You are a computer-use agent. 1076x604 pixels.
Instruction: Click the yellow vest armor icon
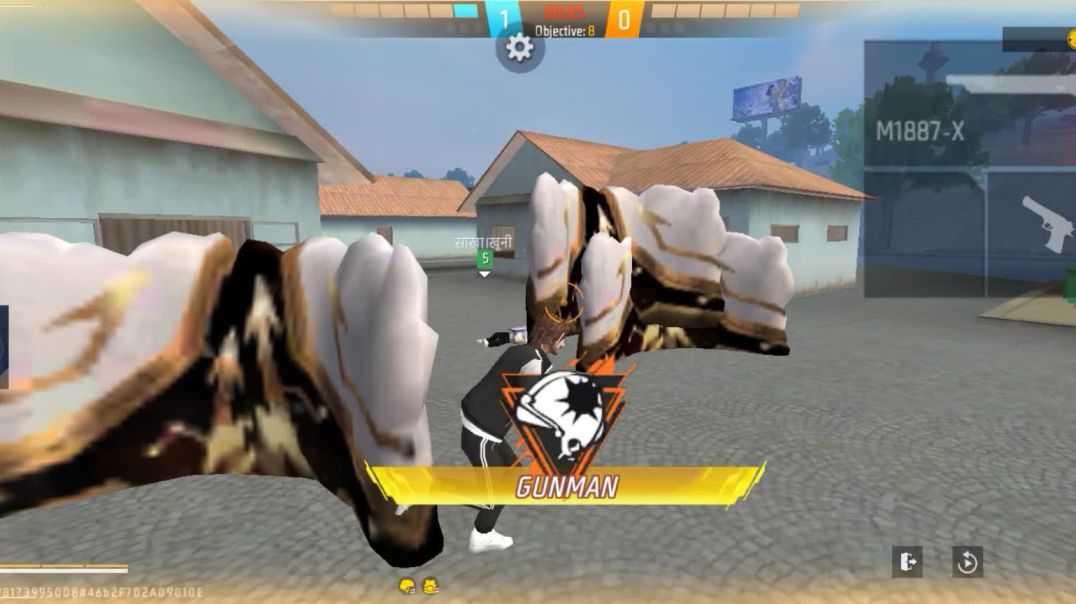coord(431,586)
